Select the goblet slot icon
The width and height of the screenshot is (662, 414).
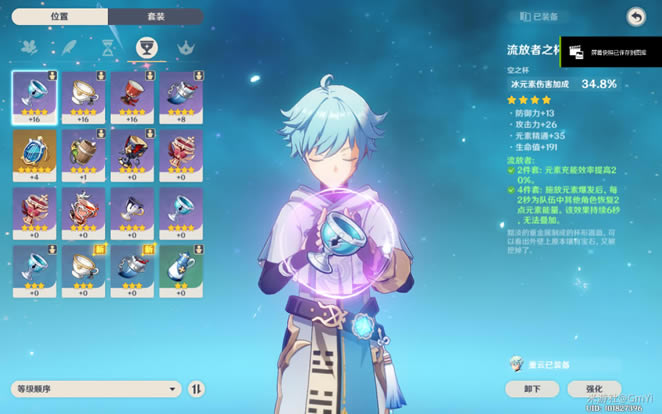[145, 48]
